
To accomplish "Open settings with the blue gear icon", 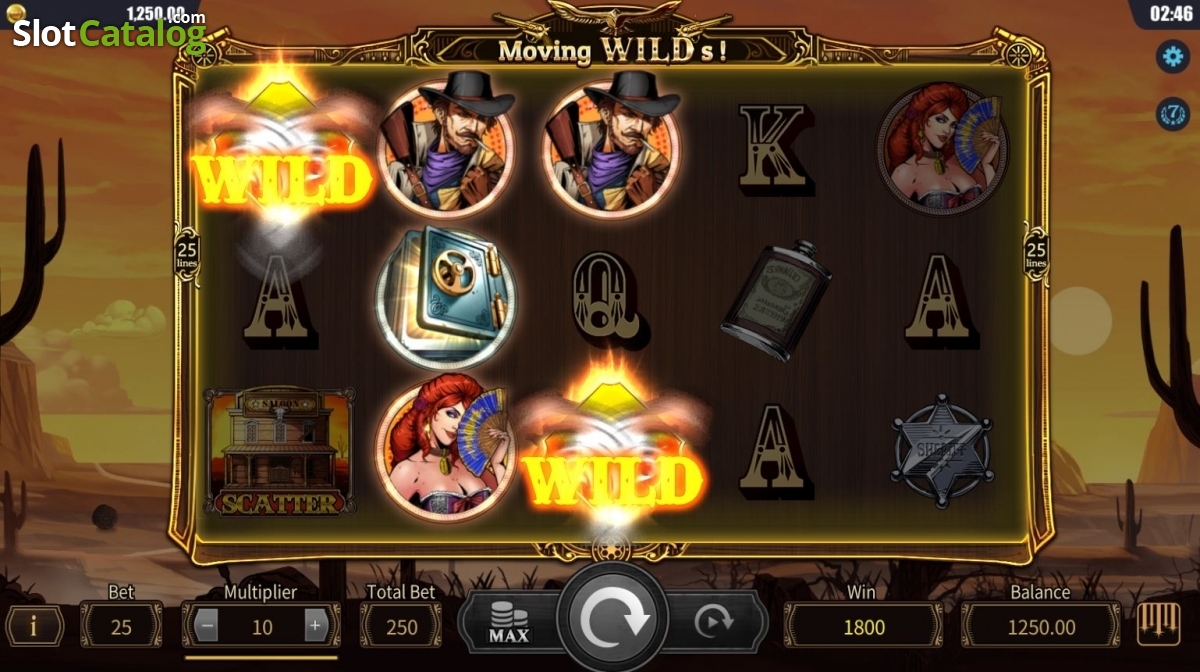I will [x=1171, y=56].
